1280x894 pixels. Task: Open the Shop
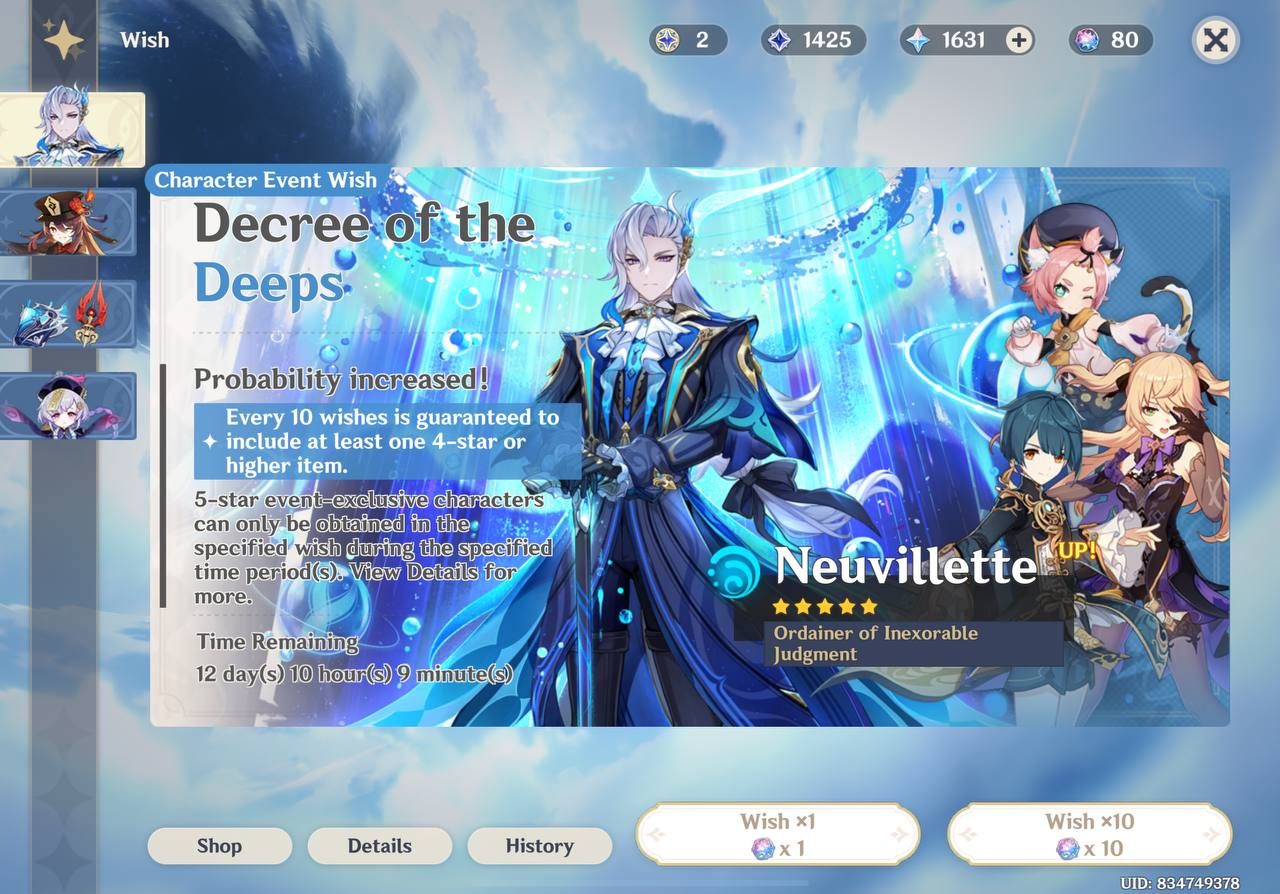click(219, 846)
